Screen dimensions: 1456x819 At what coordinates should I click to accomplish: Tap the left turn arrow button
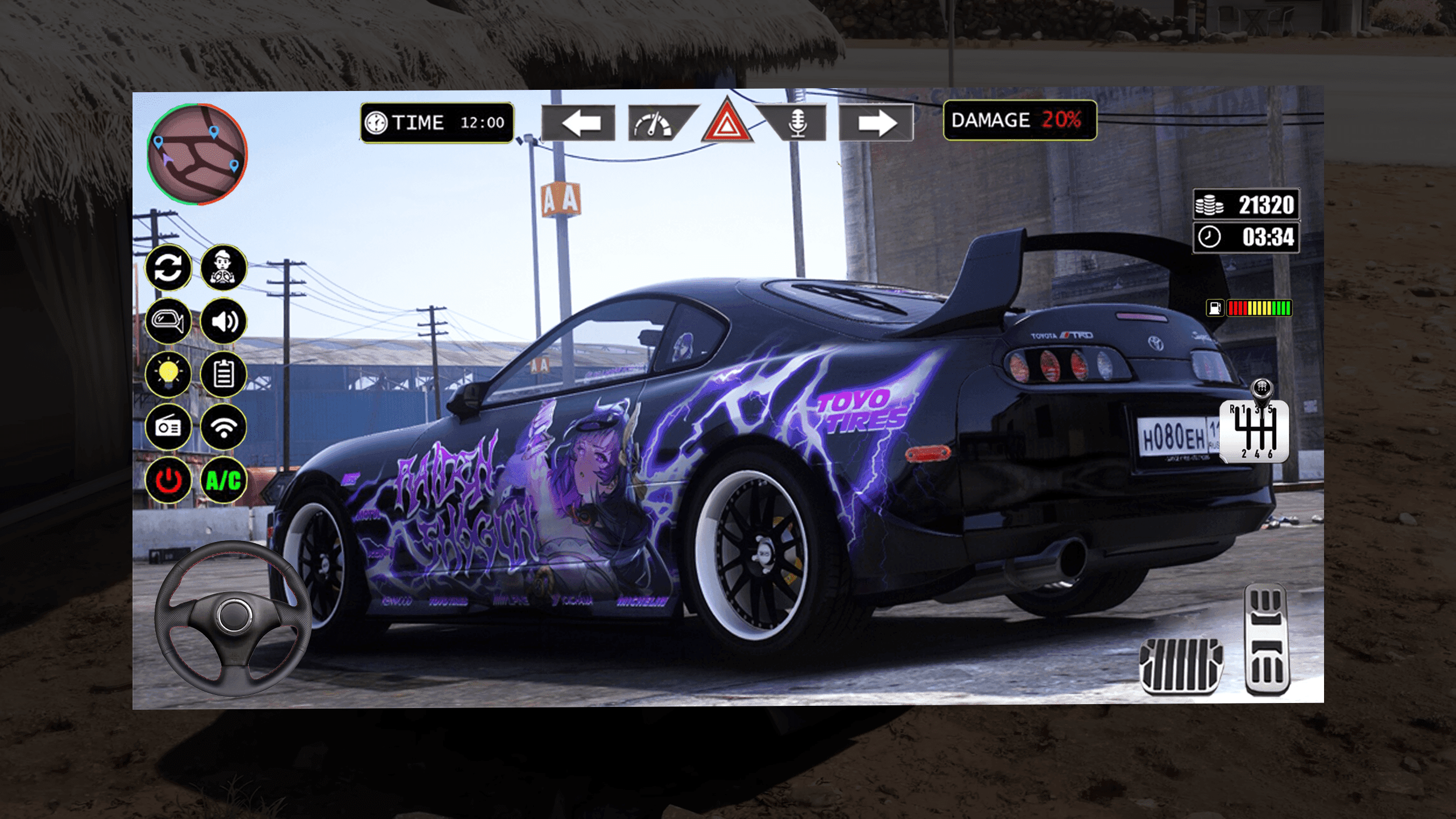point(579,123)
